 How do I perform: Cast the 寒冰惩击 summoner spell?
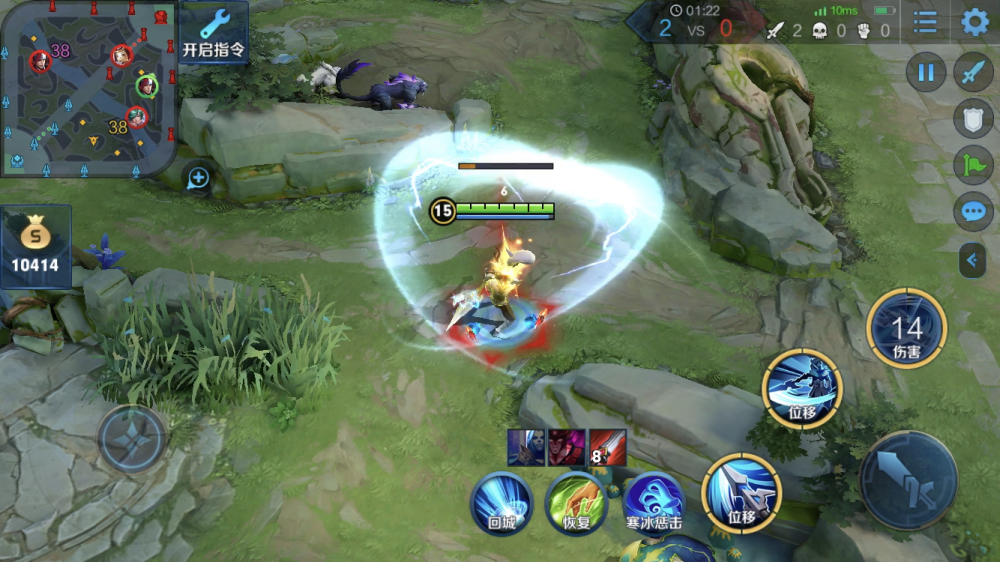pyautogui.click(x=653, y=502)
